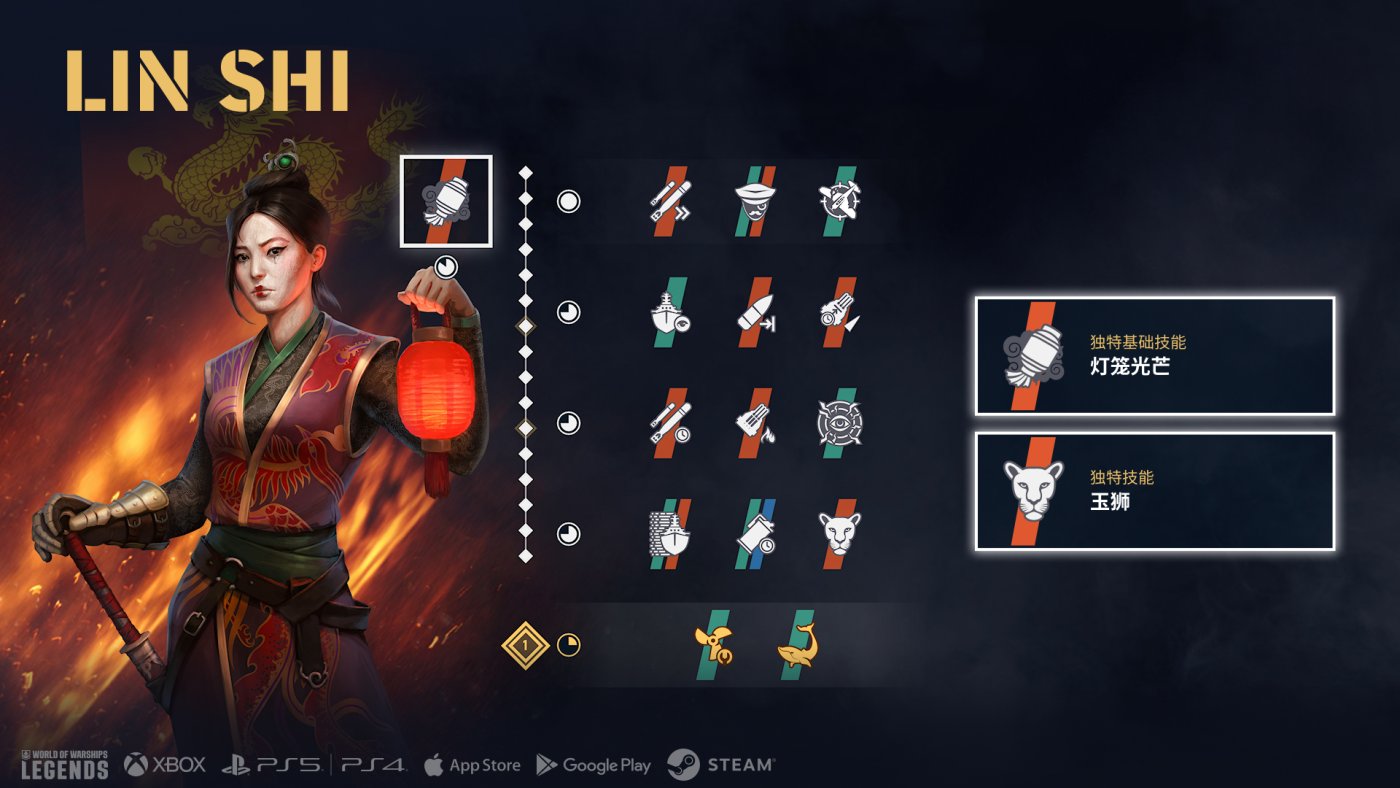Open the 玉狮 unique skill panel

click(1155, 491)
